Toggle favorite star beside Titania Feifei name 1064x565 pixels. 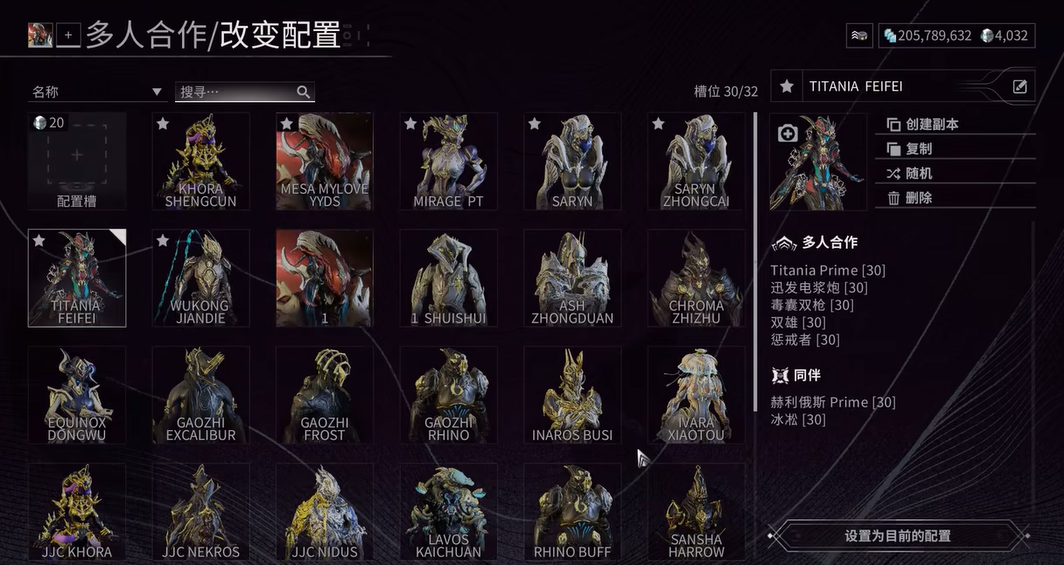[x=788, y=87]
